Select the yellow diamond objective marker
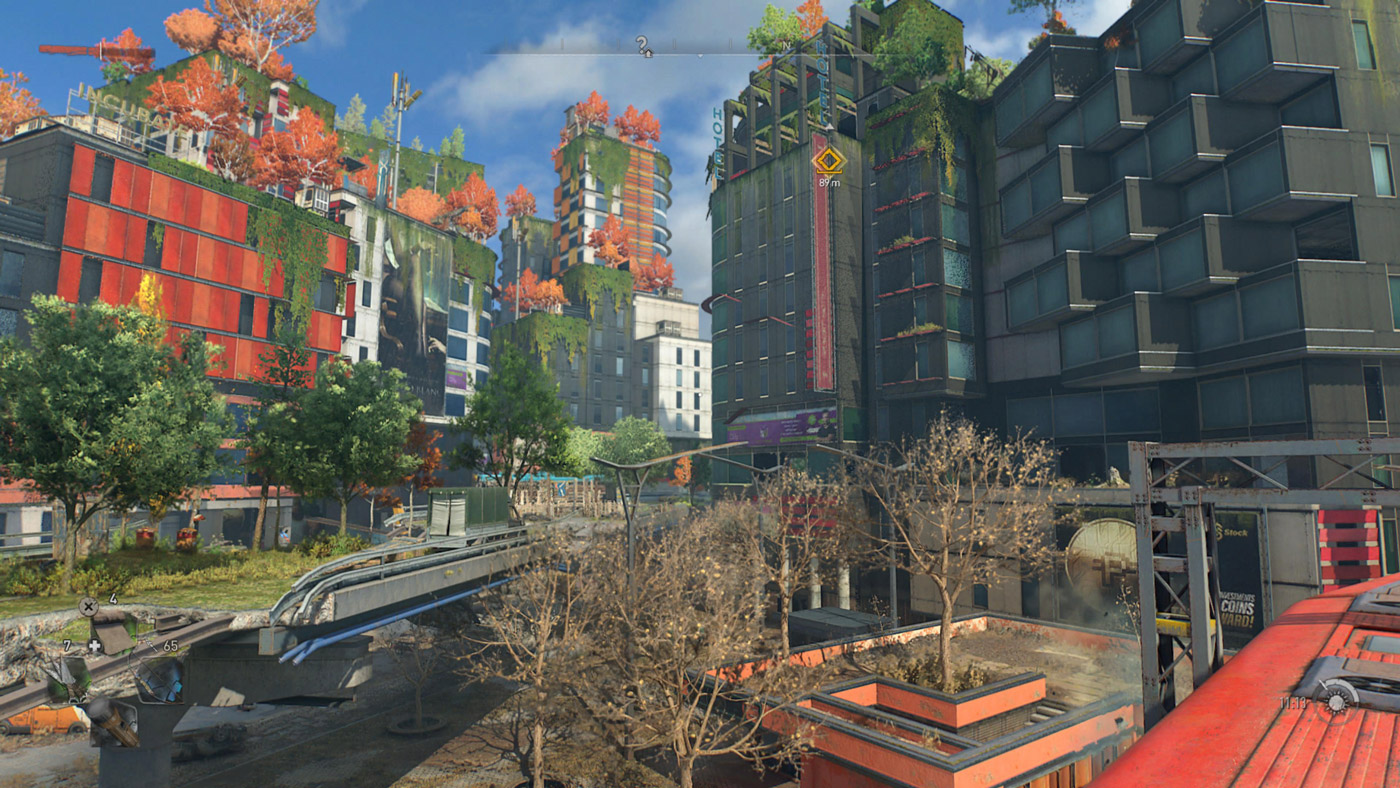The image size is (1400, 788). [x=828, y=160]
